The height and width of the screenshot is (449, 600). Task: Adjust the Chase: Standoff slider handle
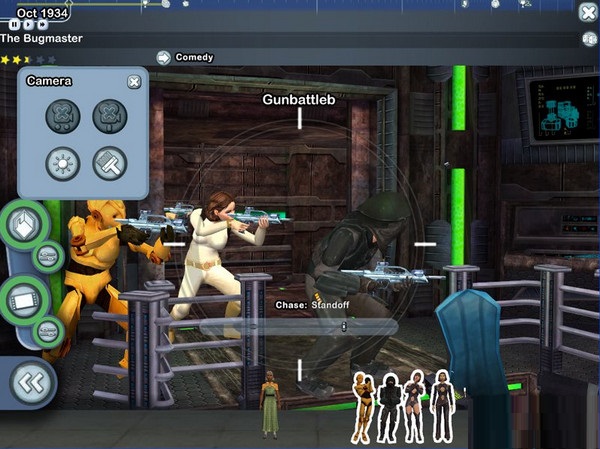(343, 325)
